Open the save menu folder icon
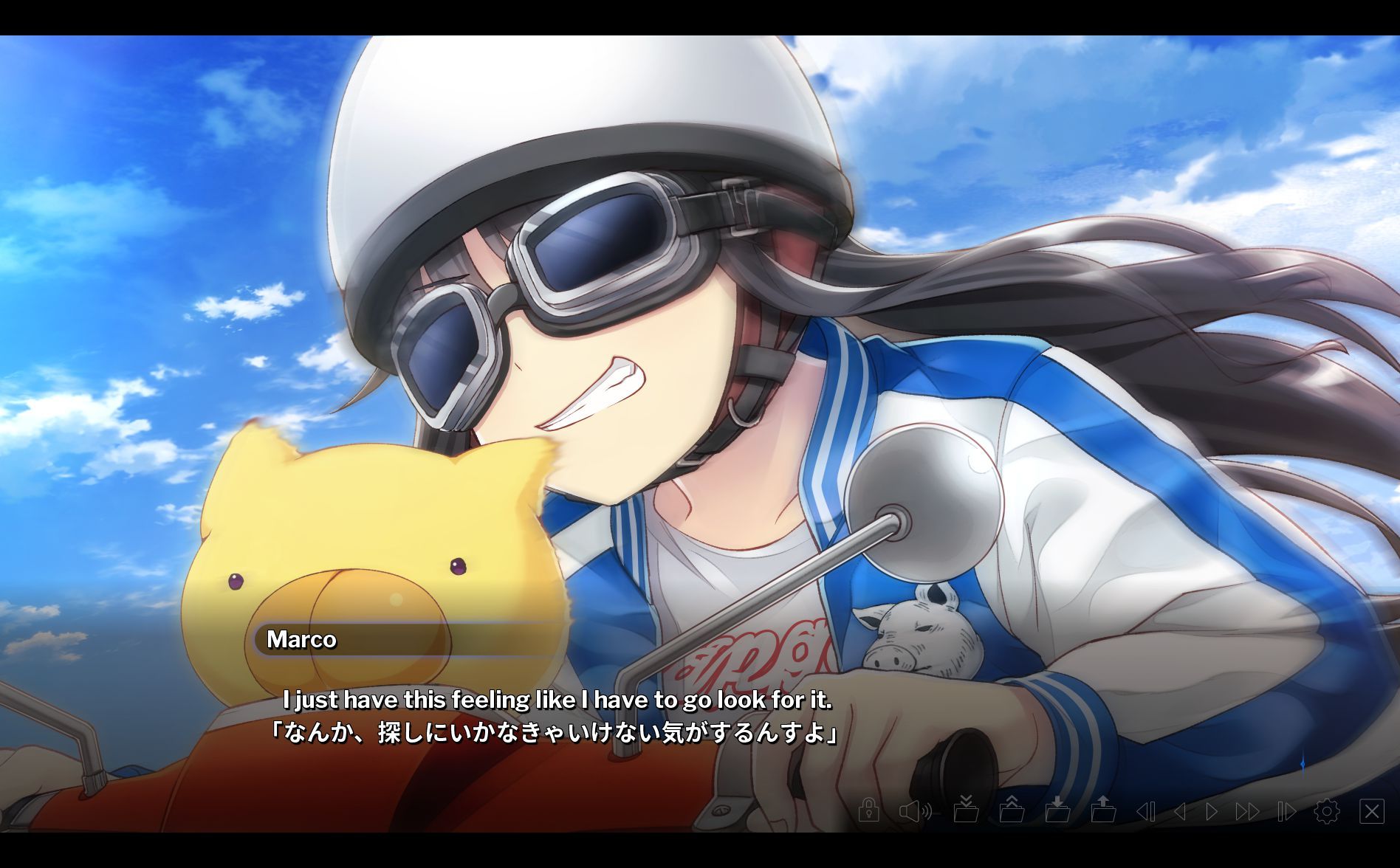The image size is (1400, 868). click(x=1058, y=810)
